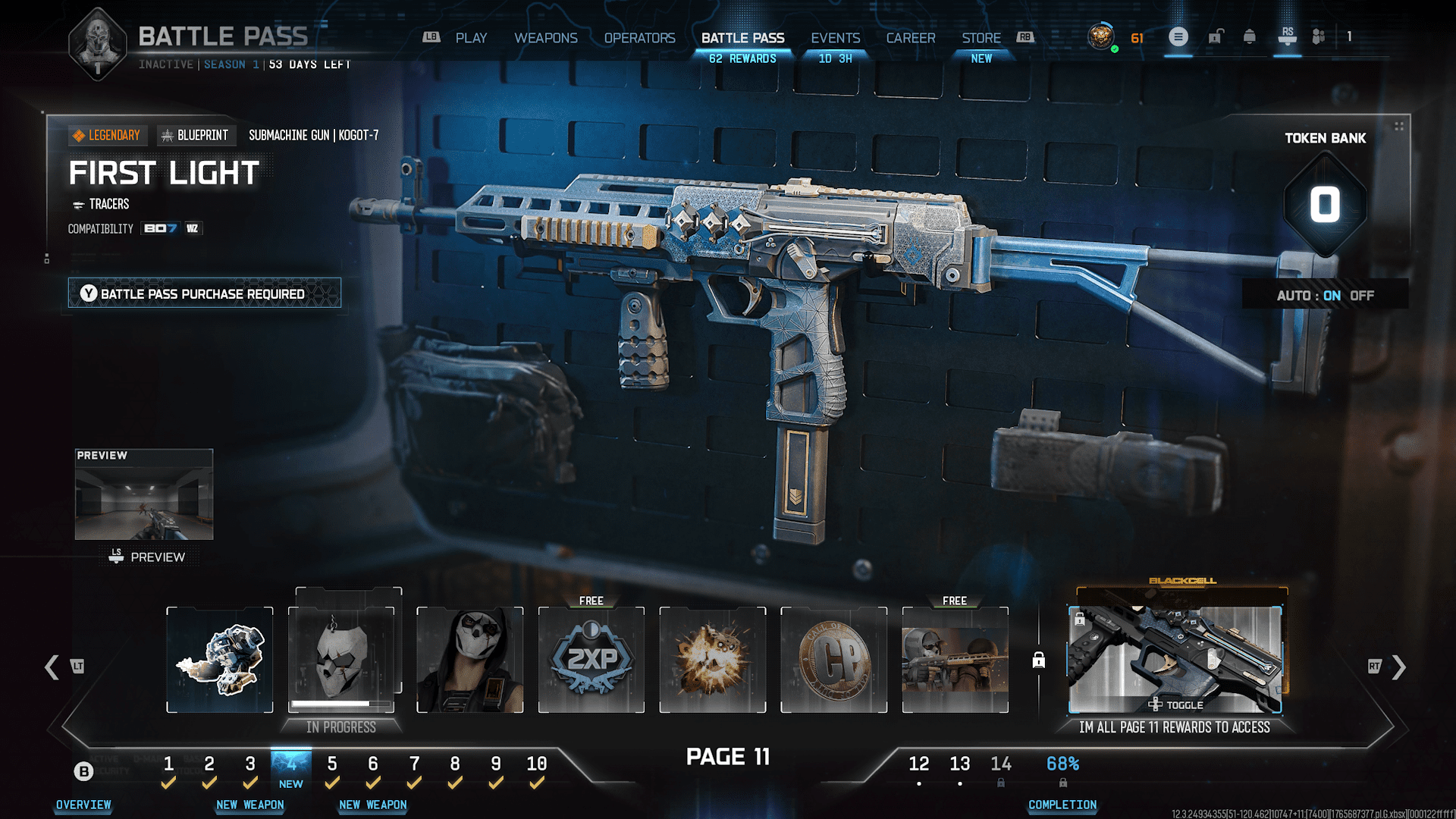The image size is (1456, 819).
Task: Jump to battle pass page 12
Action: click(x=918, y=764)
